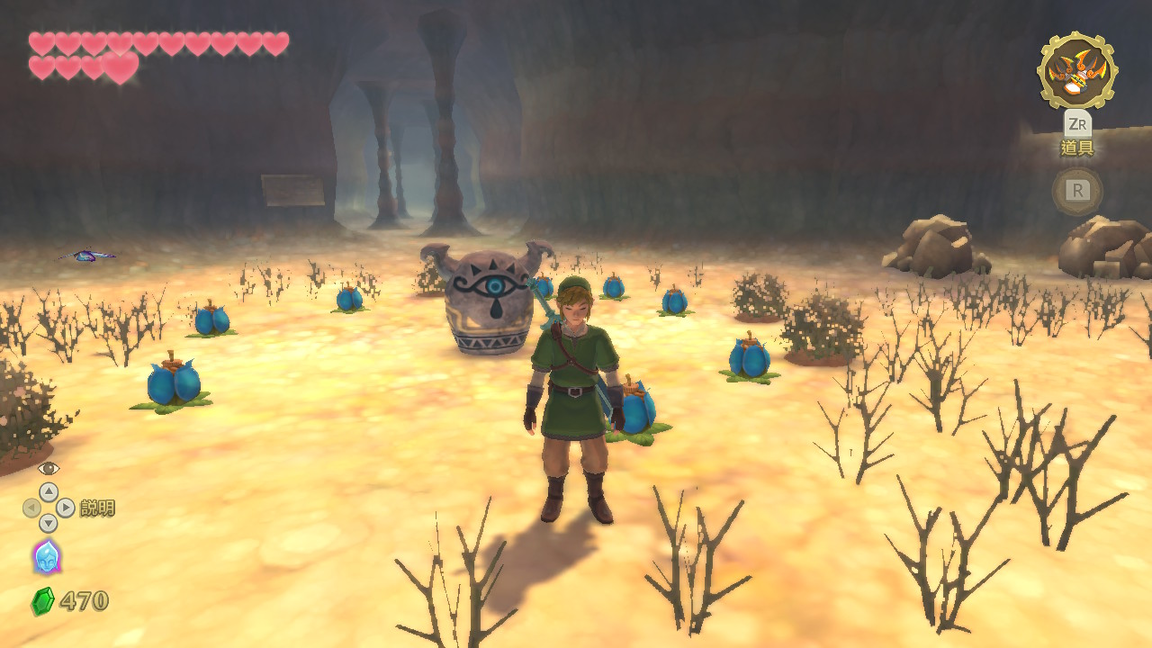This screenshot has height=648, width=1152.
Task: Click the eye look-around icon
Action: [48, 468]
